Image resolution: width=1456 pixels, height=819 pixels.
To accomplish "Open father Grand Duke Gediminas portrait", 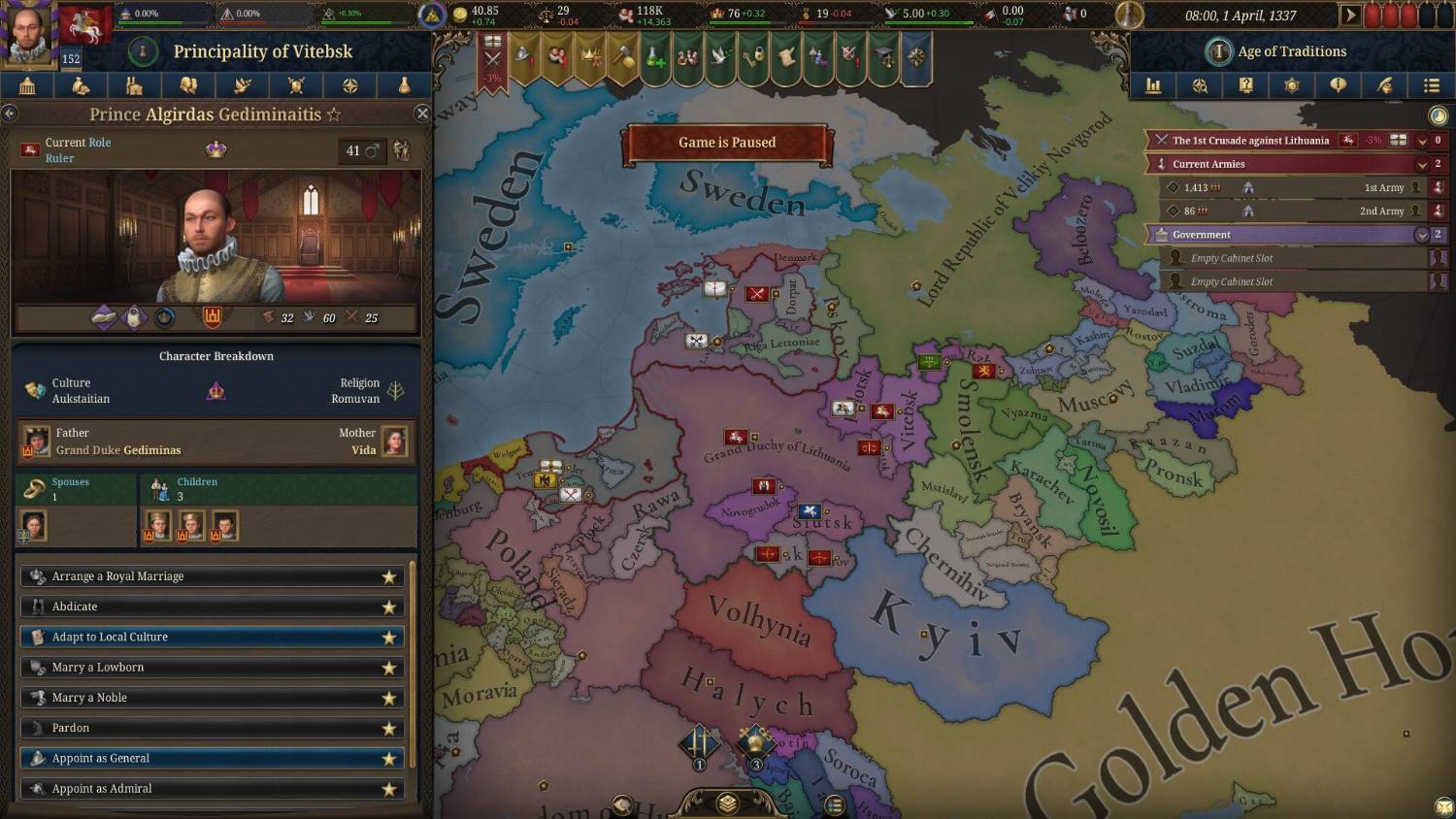I will (36, 442).
